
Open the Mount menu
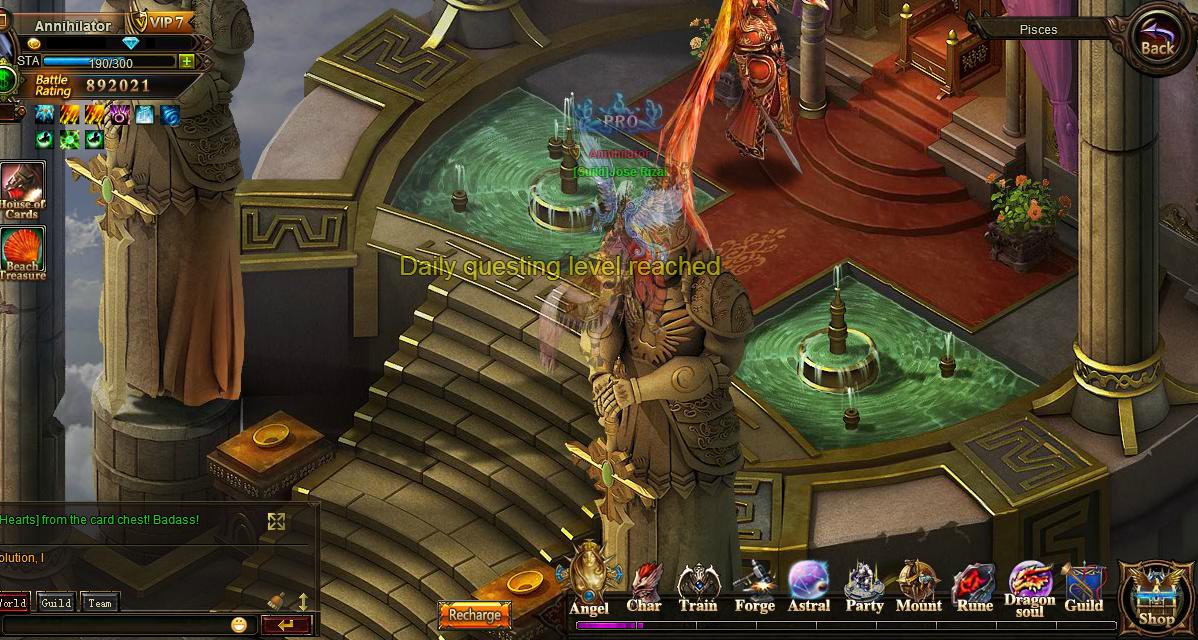tap(918, 587)
